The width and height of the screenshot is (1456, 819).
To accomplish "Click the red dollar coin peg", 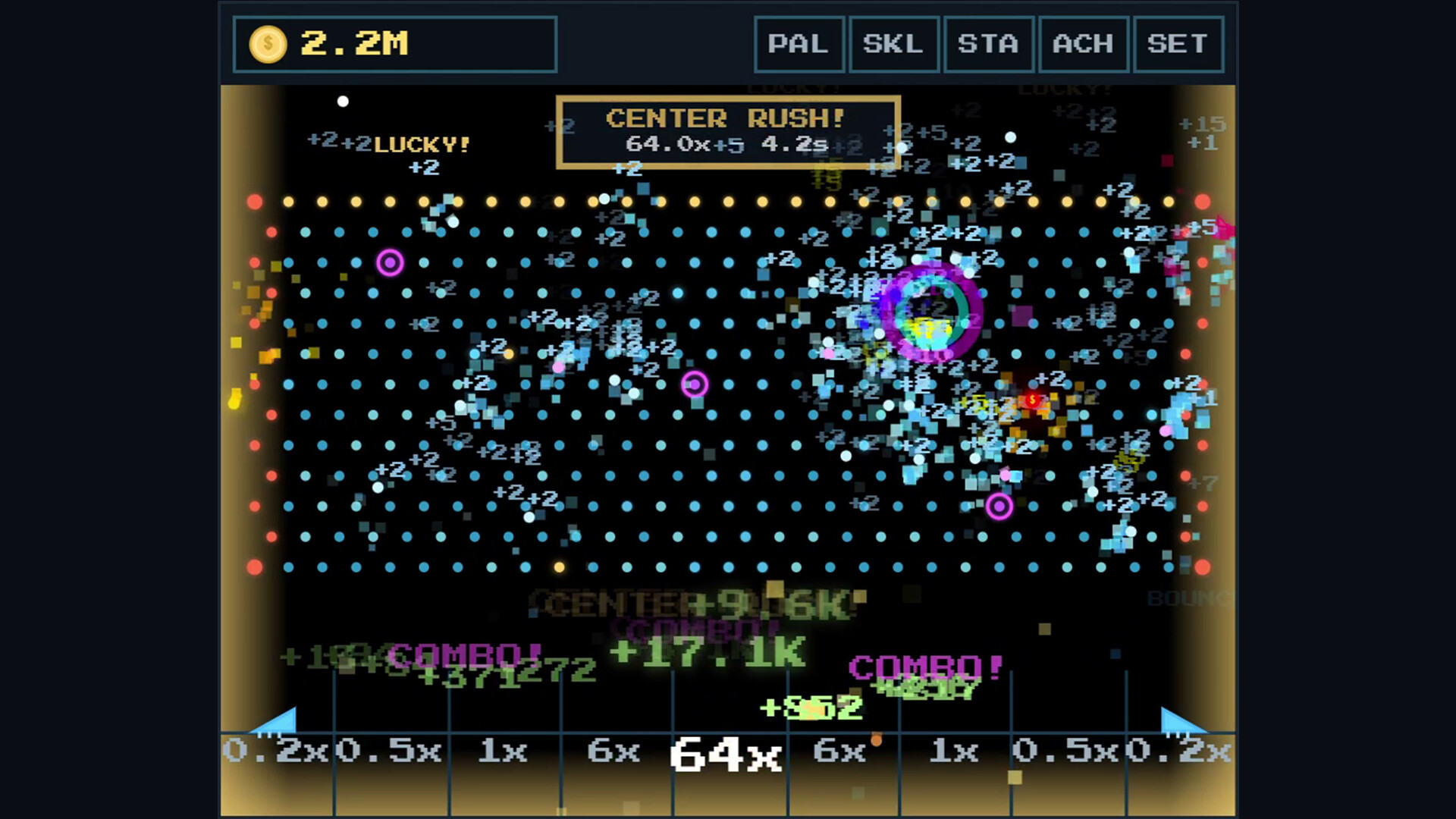I will point(1033,400).
